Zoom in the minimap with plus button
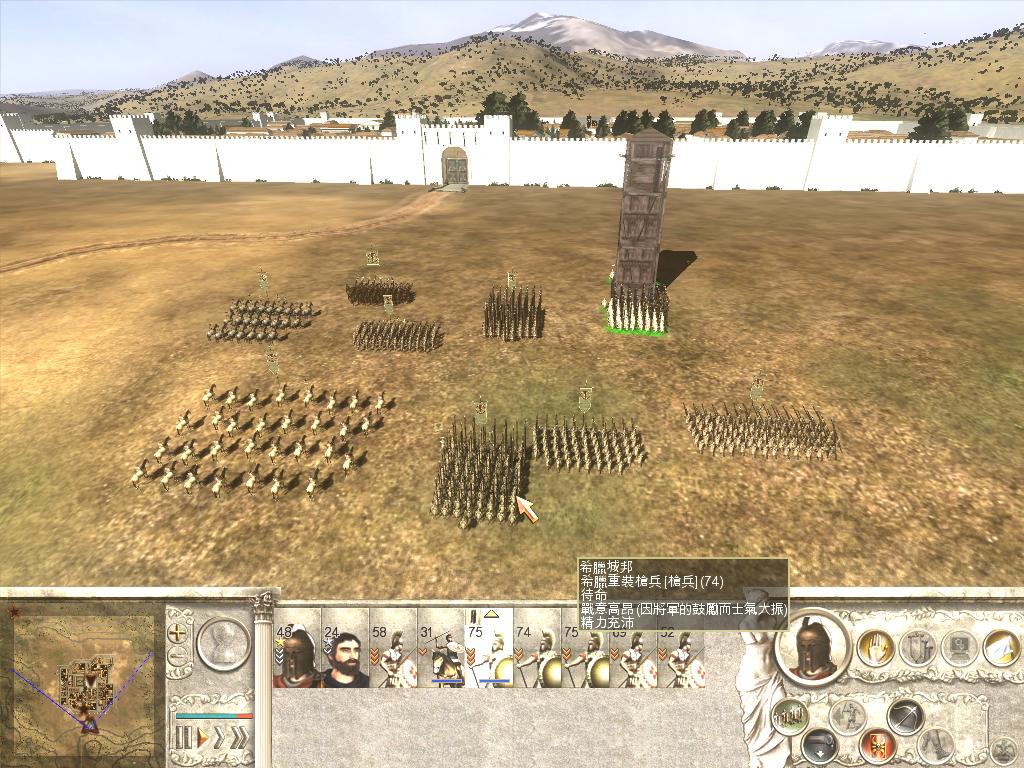The image size is (1024, 768). point(179,633)
